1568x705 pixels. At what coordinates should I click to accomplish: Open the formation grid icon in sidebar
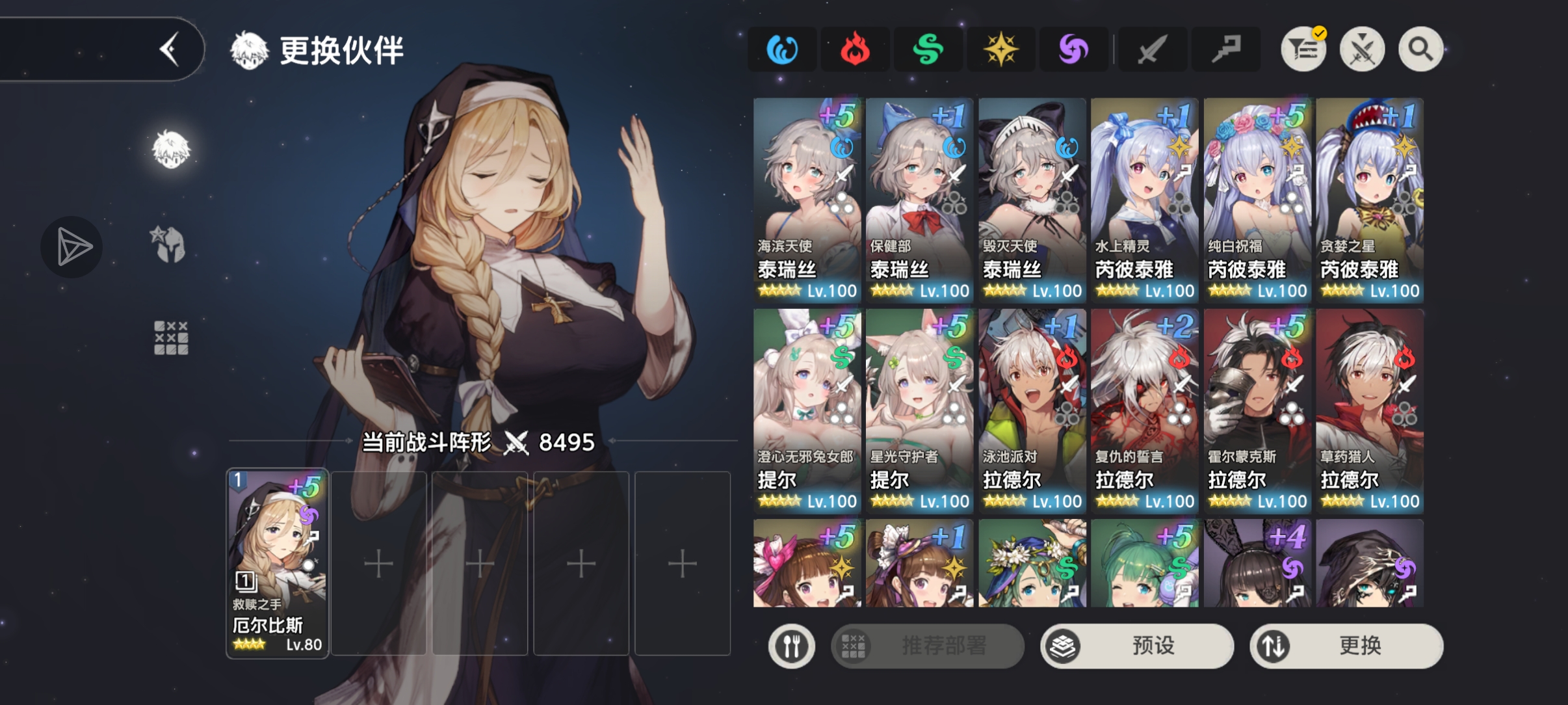(171, 338)
